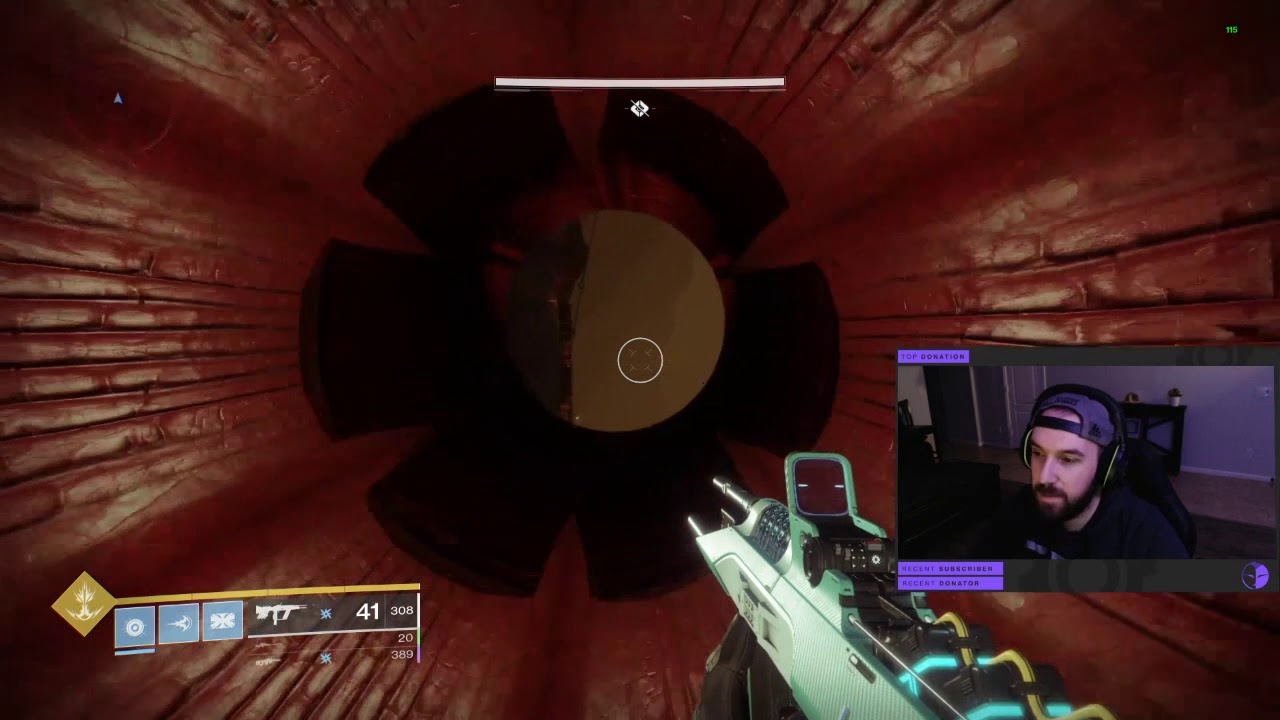Use the class ability banner icon
The height and width of the screenshot is (720, 1280).
click(222, 622)
